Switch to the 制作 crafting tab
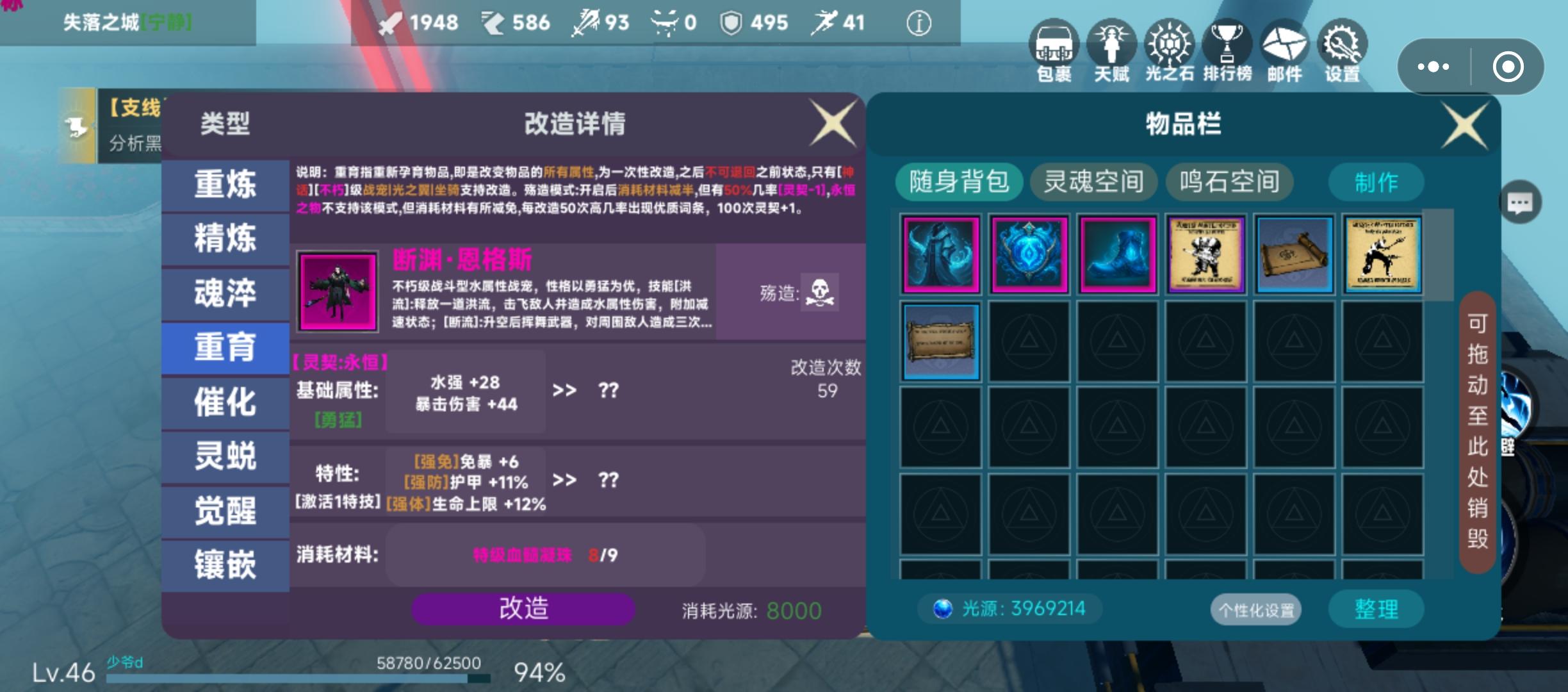The image size is (1568, 692). click(x=1376, y=182)
